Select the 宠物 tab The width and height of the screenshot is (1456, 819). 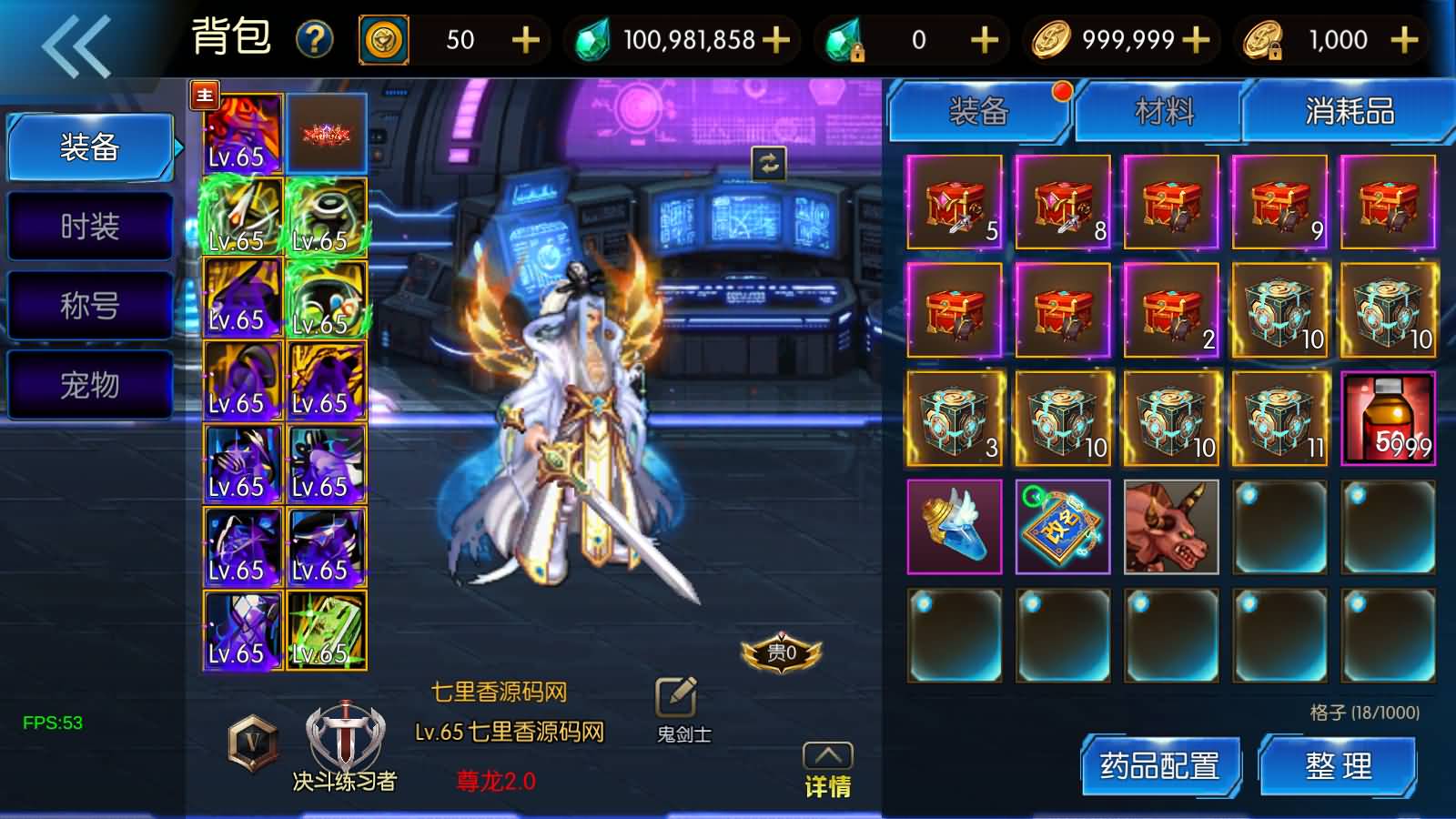click(x=88, y=385)
